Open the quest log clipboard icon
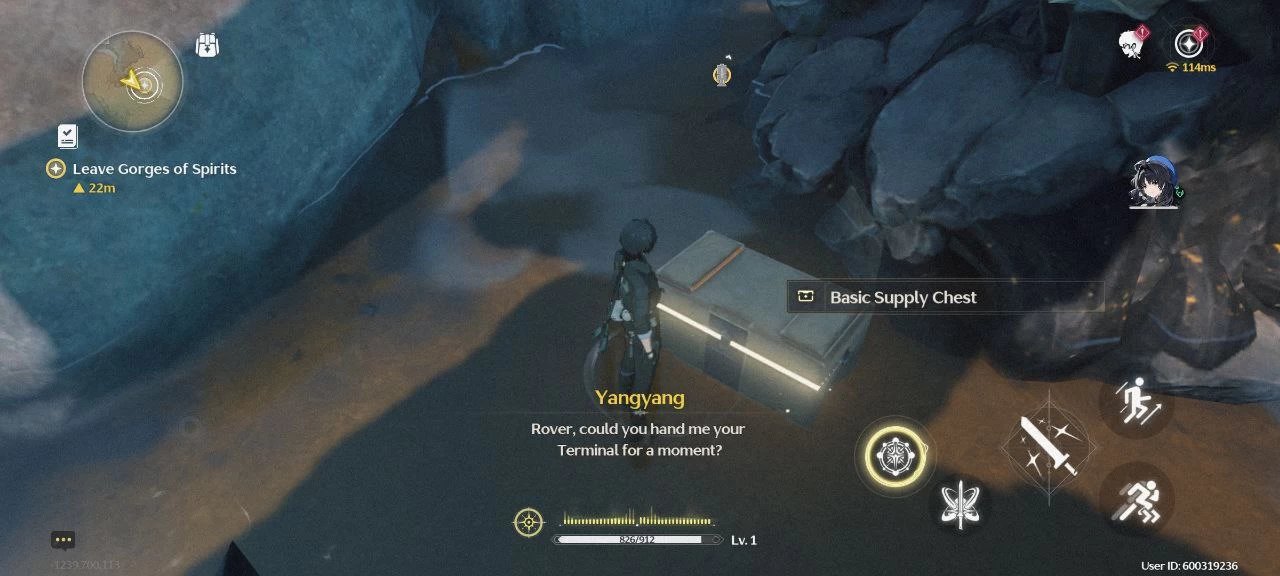The height and width of the screenshot is (576, 1280). (x=67, y=136)
